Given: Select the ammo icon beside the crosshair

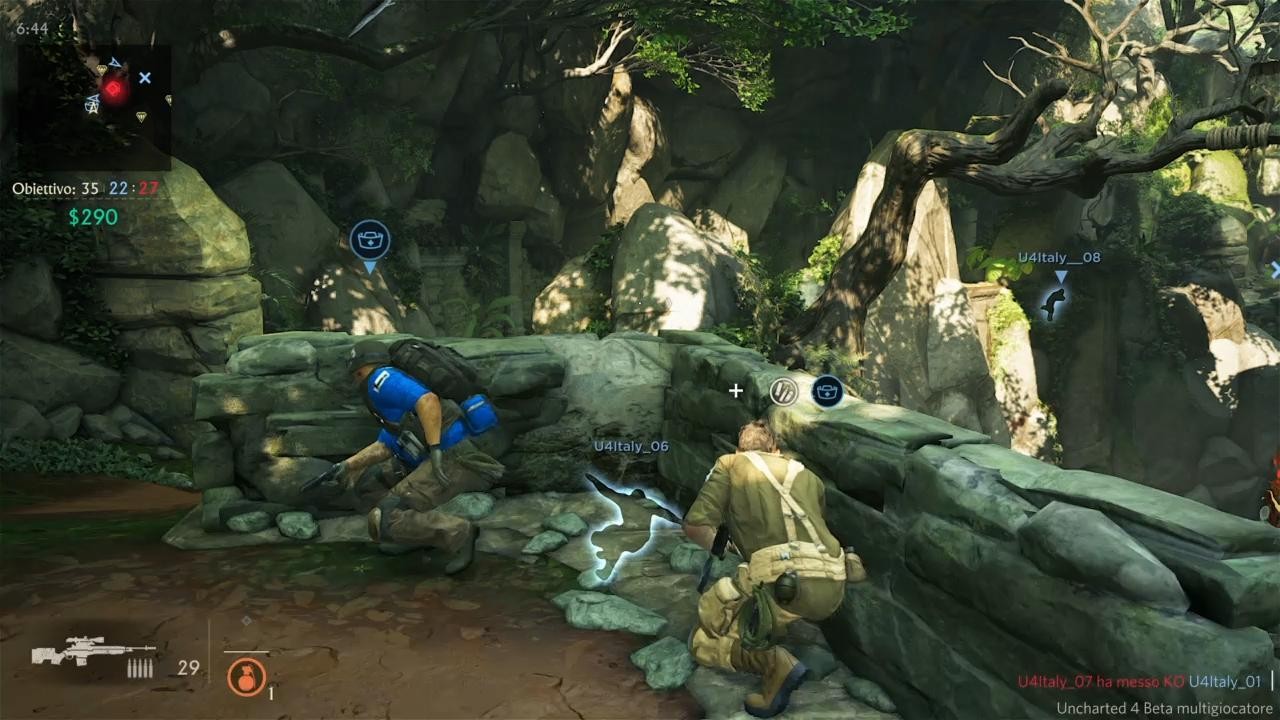Looking at the screenshot, I should click(x=786, y=391).
